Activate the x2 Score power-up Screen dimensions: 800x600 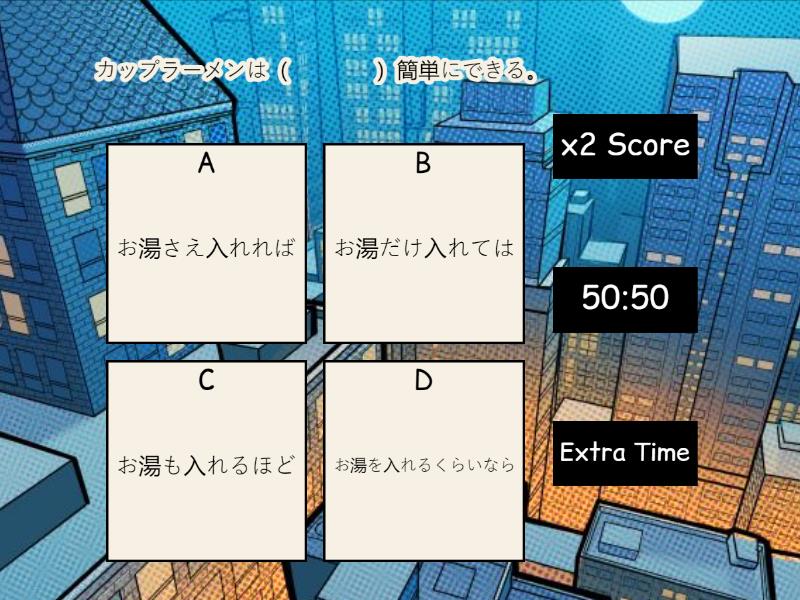tap(625, 146)
